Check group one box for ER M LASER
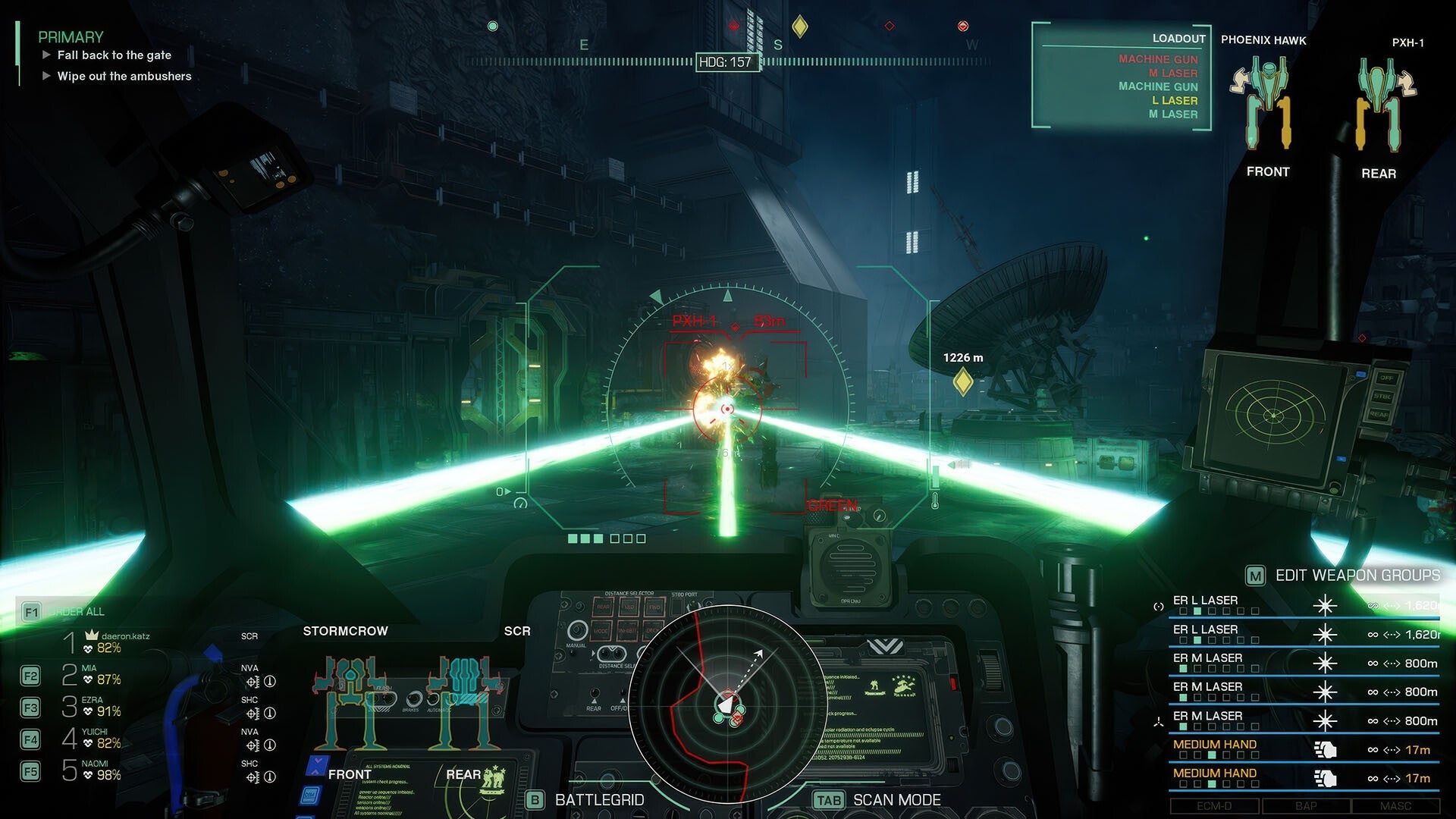 [1182, 667]
